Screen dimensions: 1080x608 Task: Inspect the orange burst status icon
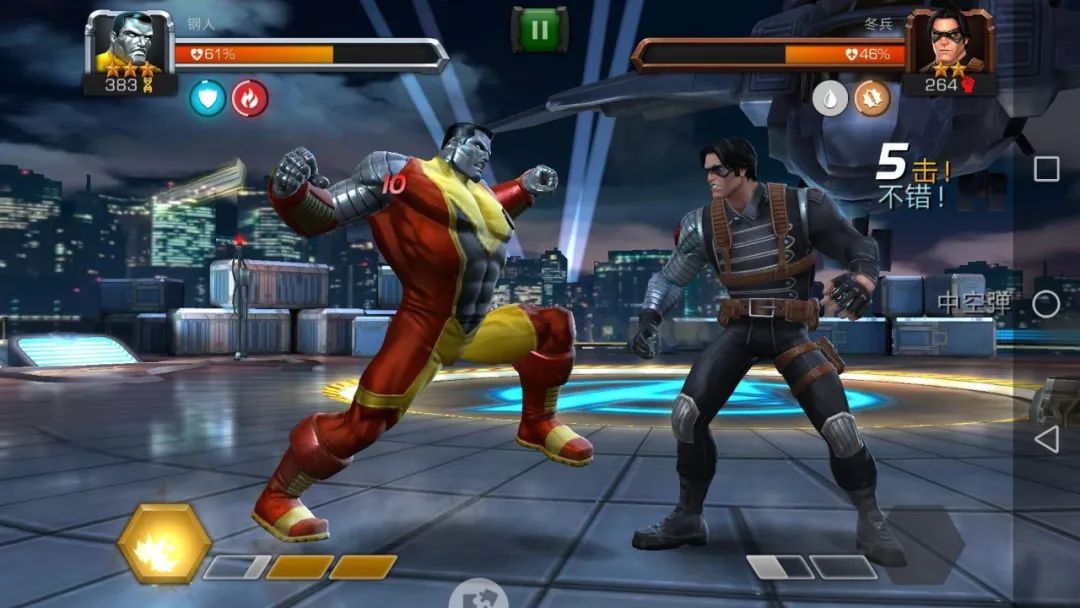pyautogui.click(x=871, y=98)
